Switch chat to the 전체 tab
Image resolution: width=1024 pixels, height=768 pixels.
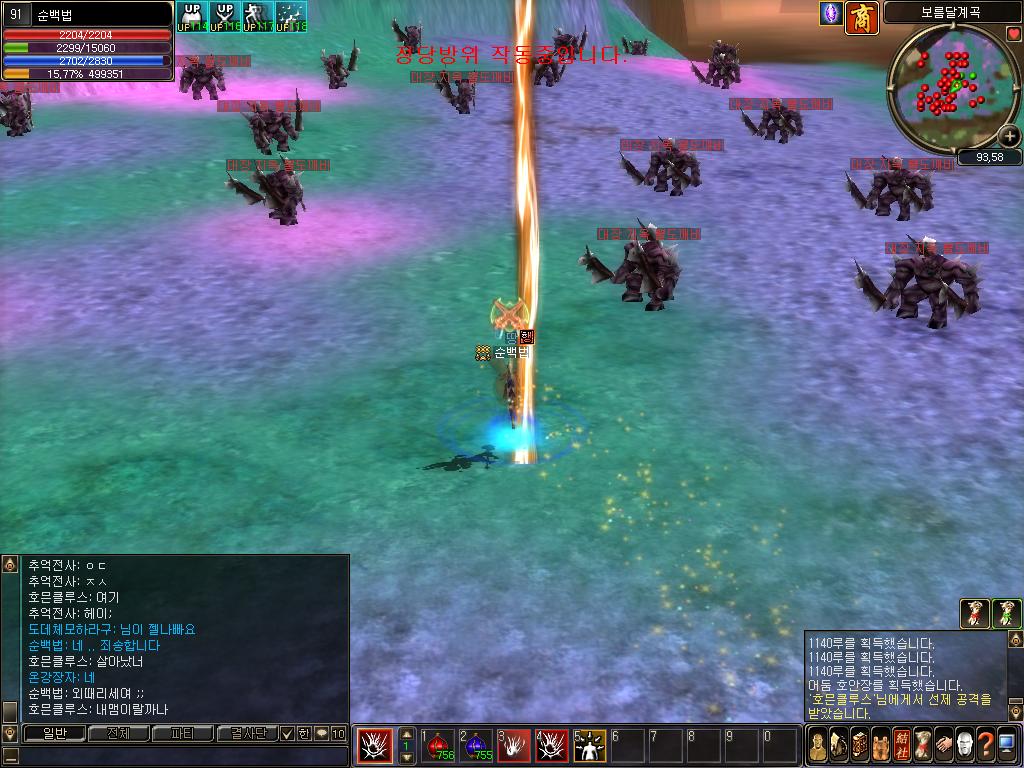coord(118,734)
